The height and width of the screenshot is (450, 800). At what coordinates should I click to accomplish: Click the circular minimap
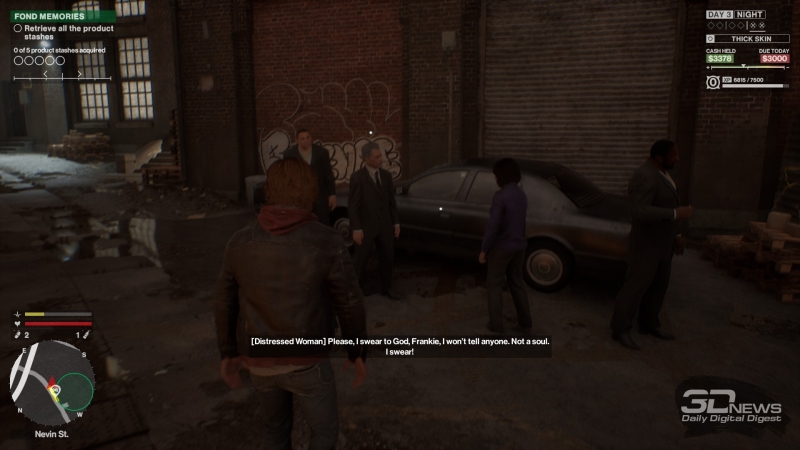pos(52,382)
